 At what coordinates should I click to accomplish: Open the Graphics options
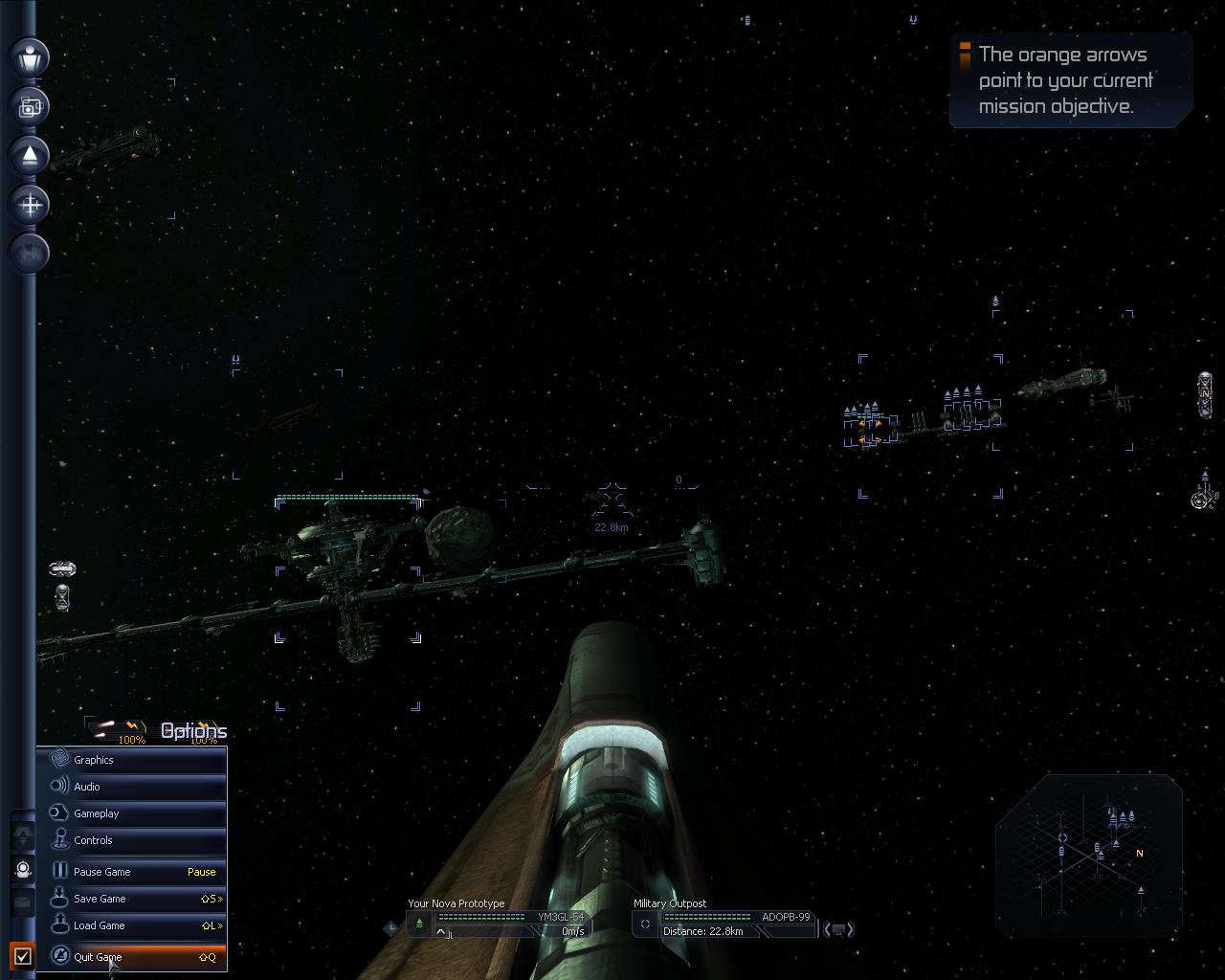(x=131, y=760)
